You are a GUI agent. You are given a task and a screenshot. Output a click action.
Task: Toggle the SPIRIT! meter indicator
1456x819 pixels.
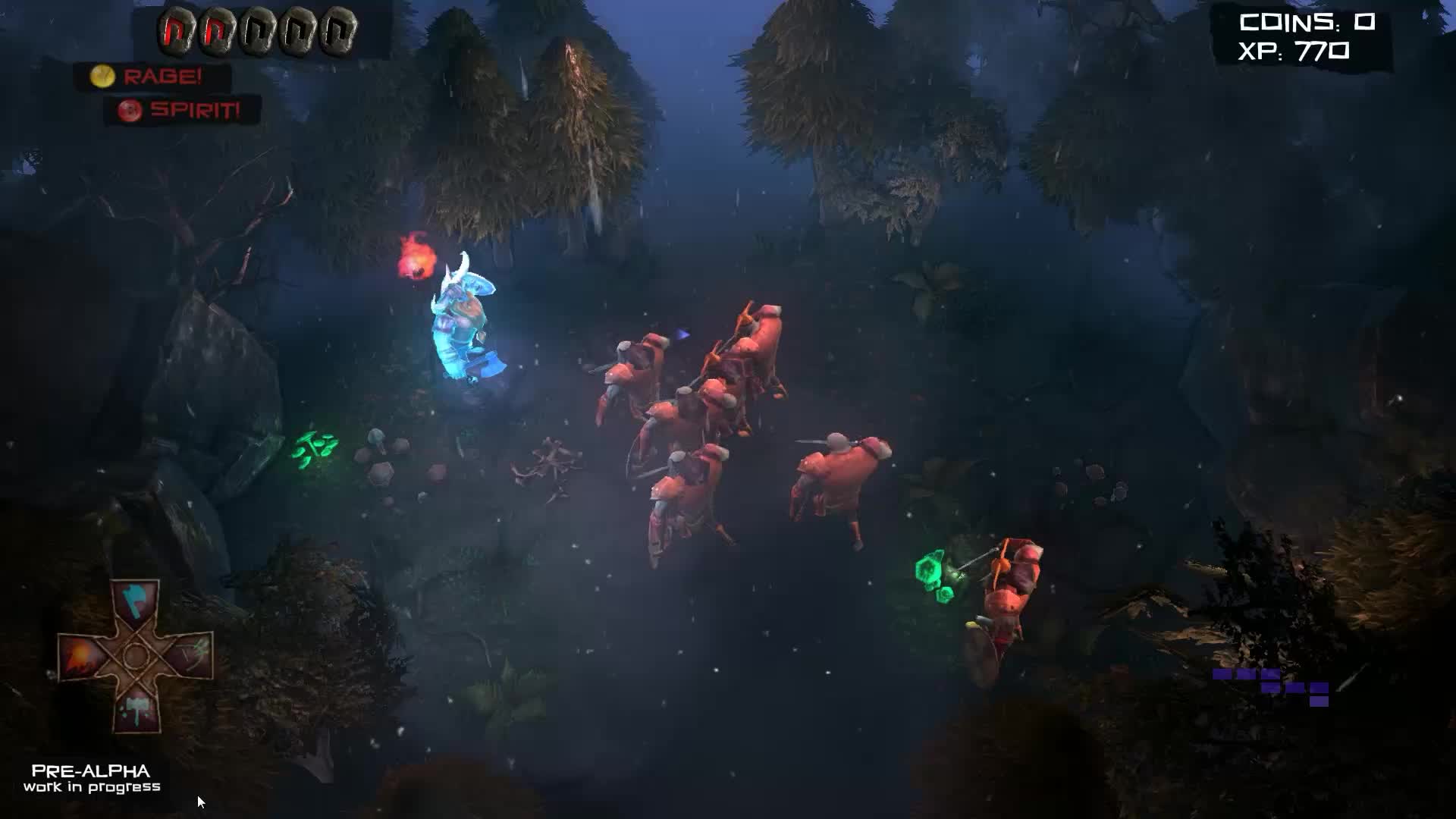[x=193, y=111]
